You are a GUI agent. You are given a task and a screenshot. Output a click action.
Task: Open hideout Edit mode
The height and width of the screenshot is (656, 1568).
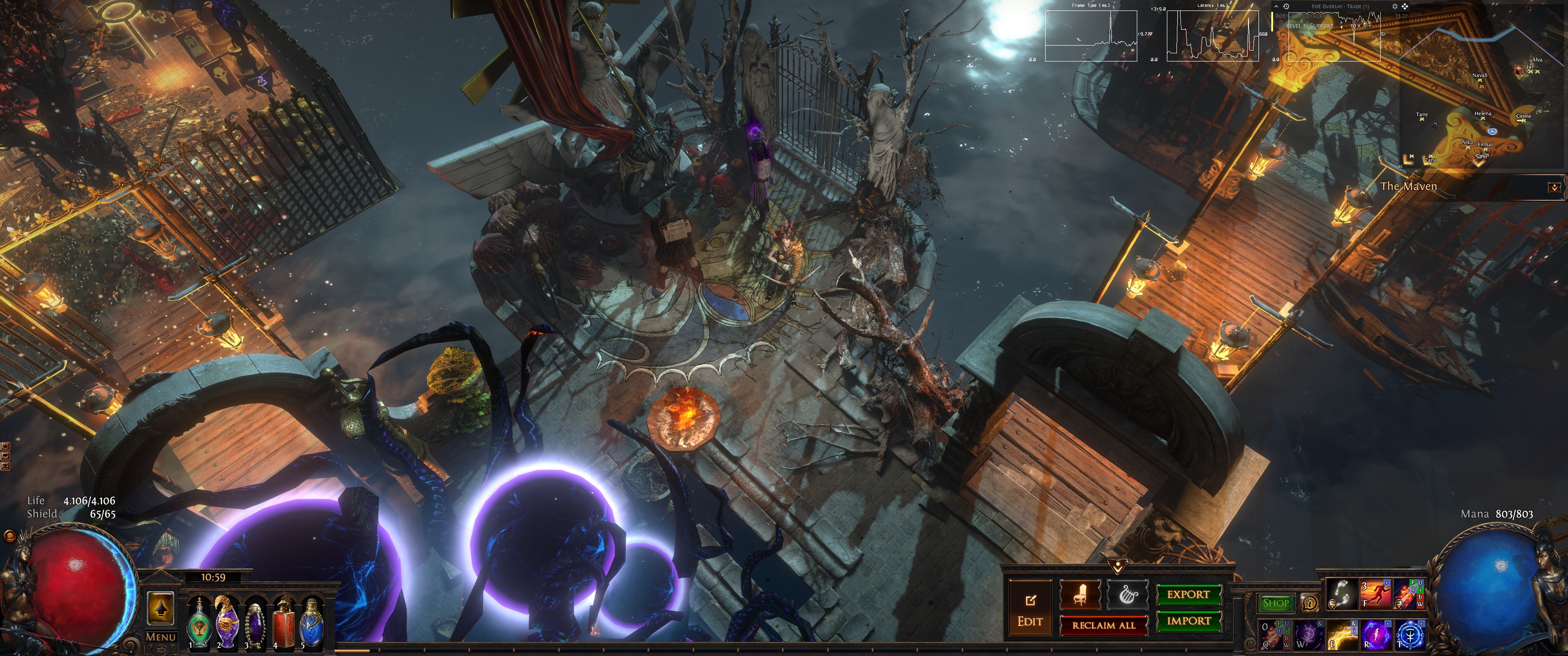coord(1029,609)
